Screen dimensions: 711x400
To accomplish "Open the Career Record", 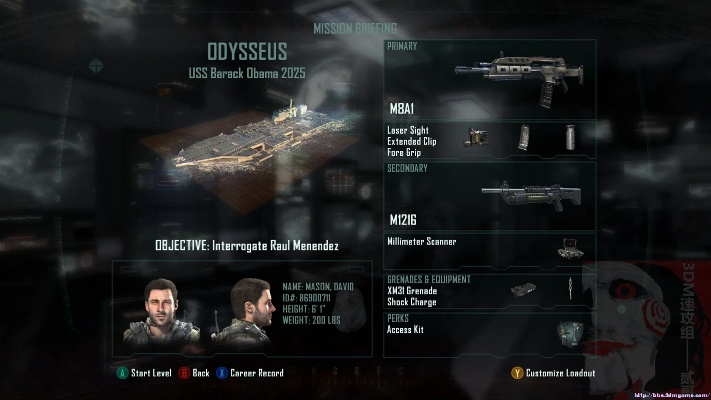I will 250,373.
